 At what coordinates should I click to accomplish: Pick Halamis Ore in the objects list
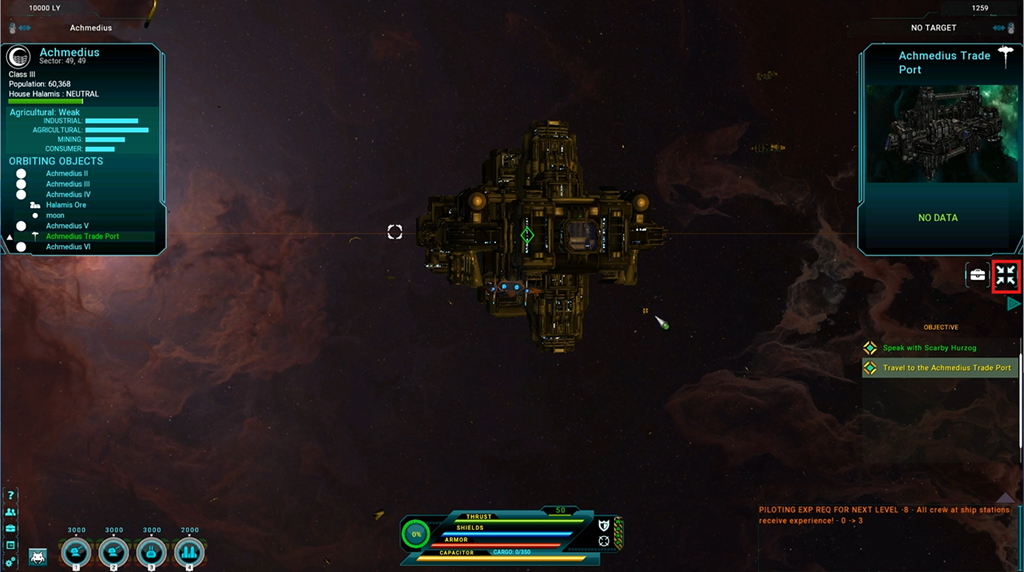pos(66,205)
